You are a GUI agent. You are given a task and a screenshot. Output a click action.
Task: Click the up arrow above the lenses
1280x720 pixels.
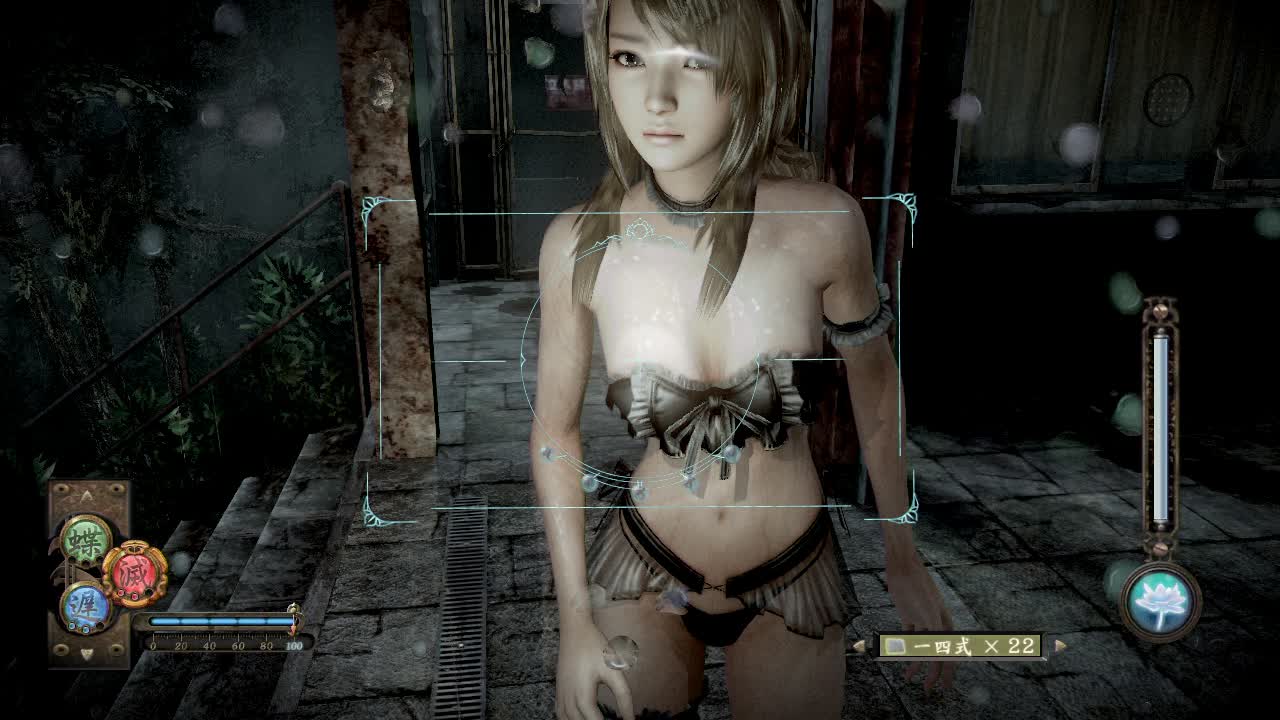tap(88, 495)
